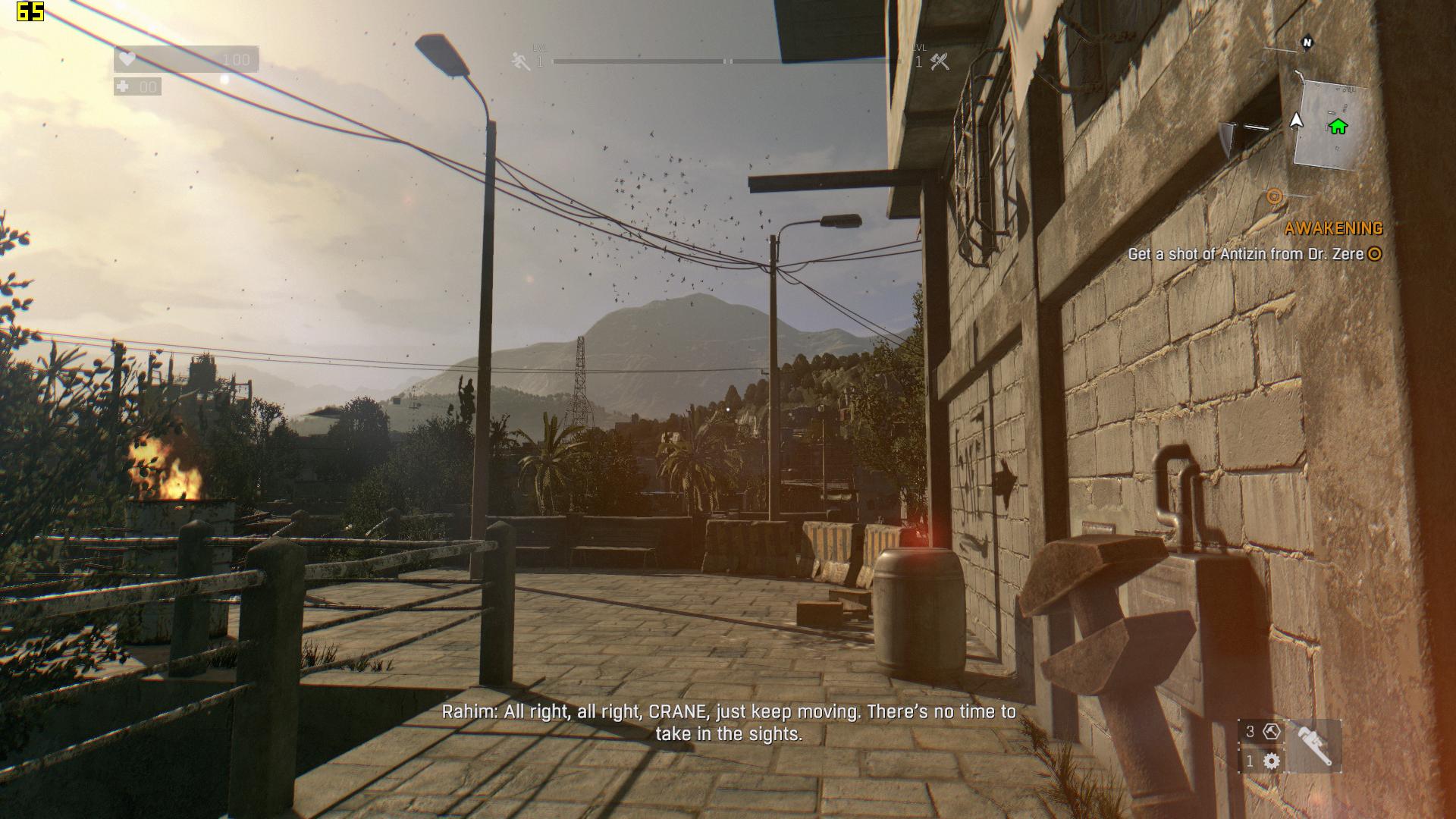Select the equipped wrench weapon slot
Screen dimensions: 1456x819
1313,746
